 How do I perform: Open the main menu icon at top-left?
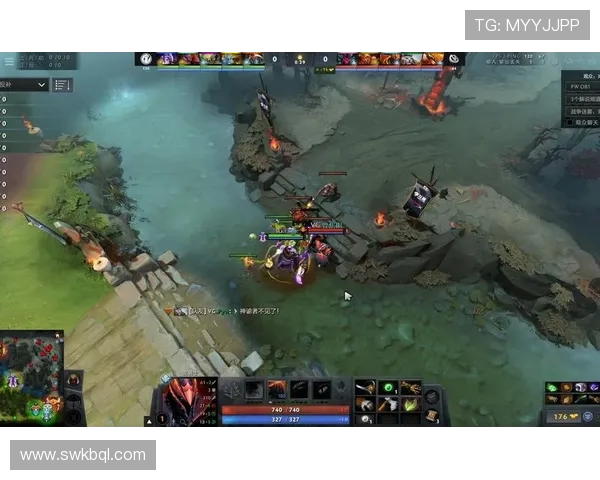[x=9, y=60]
